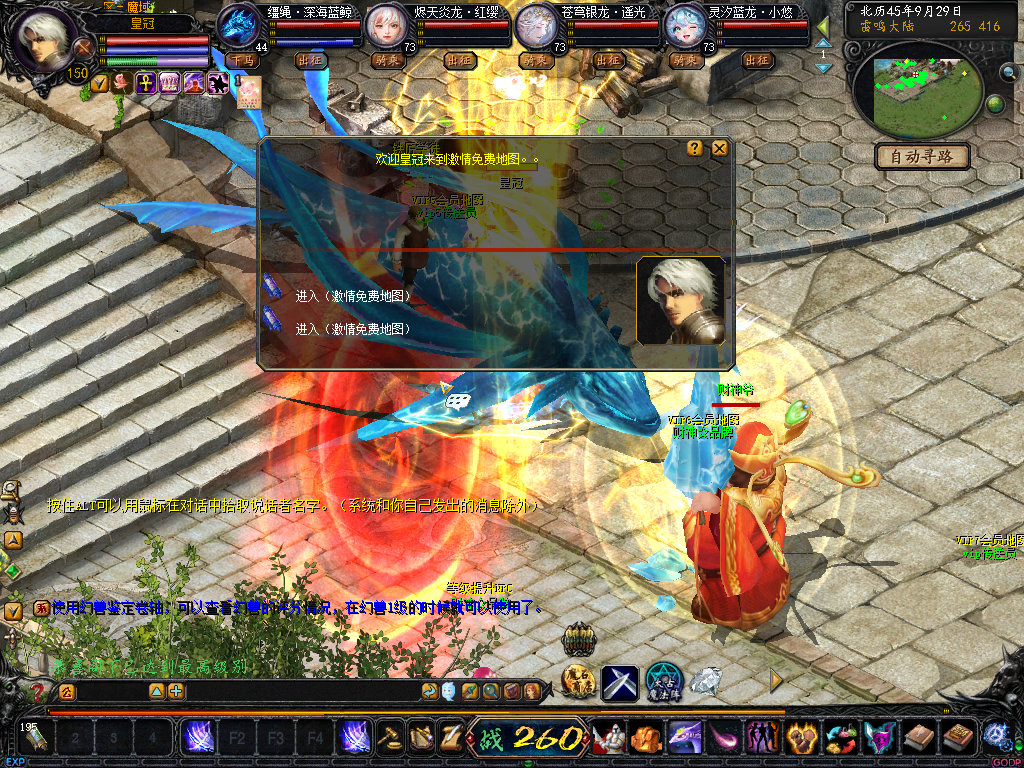Activate the crossed swords skill icon
The width and height of the screenshot is (1024, 768).
[x=620, y=683]
